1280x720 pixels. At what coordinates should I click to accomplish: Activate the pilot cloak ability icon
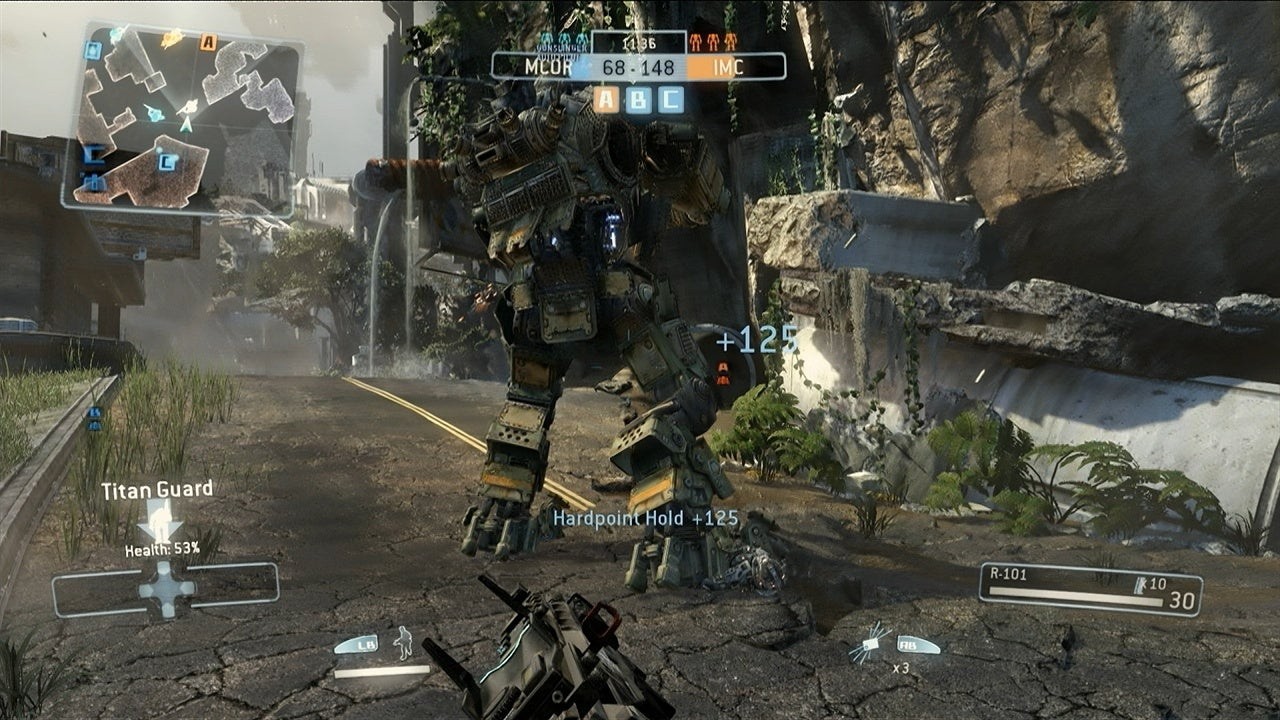click(x=403, y=642)
